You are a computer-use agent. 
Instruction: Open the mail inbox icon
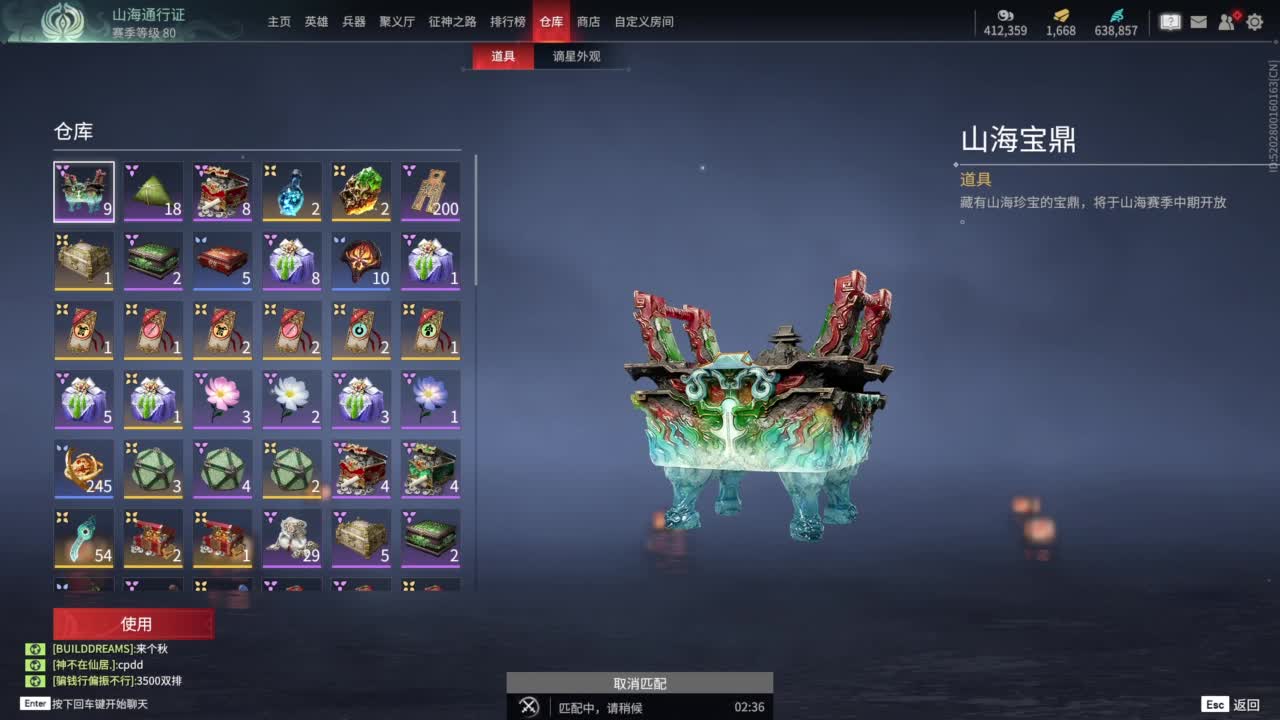click(1197, 20)
